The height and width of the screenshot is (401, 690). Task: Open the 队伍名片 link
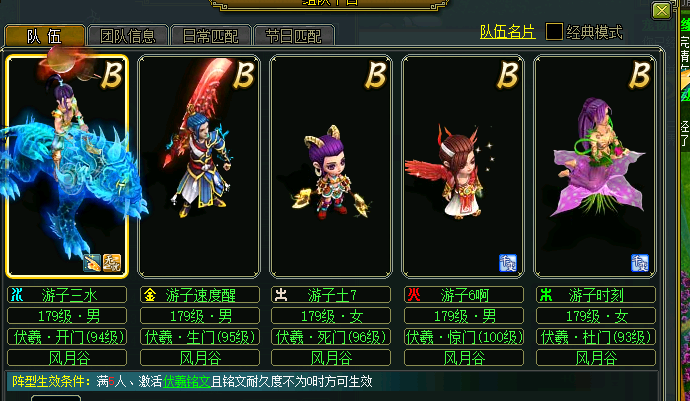(507, 32)
